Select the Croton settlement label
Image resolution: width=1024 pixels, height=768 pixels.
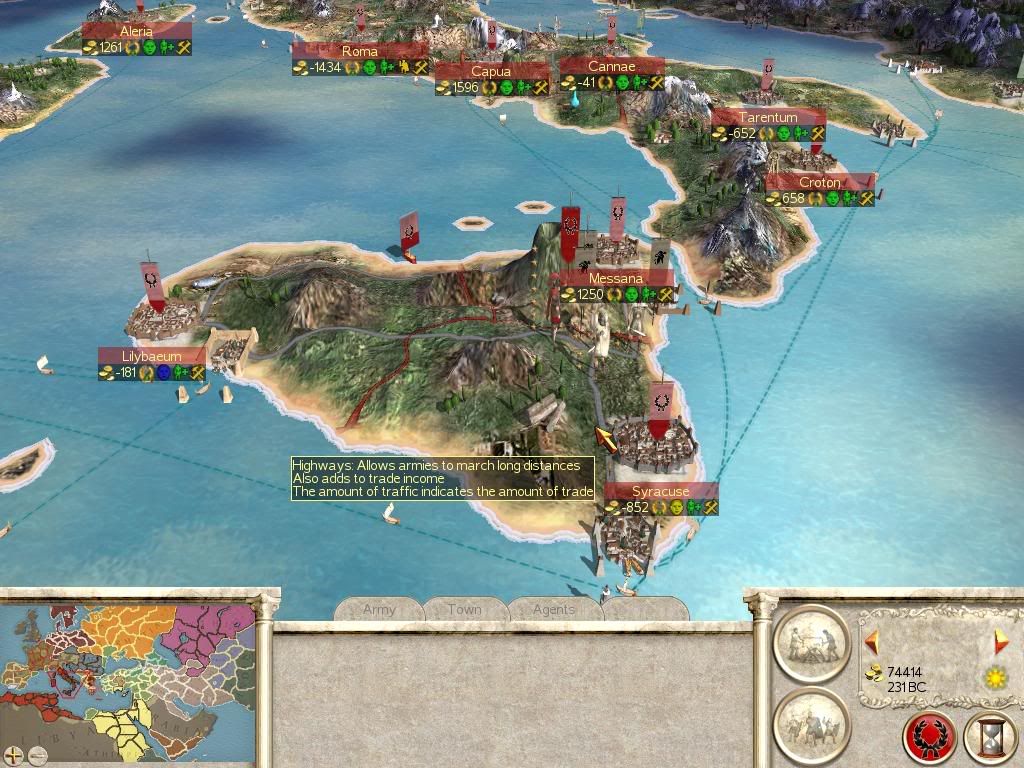[820, 183]
